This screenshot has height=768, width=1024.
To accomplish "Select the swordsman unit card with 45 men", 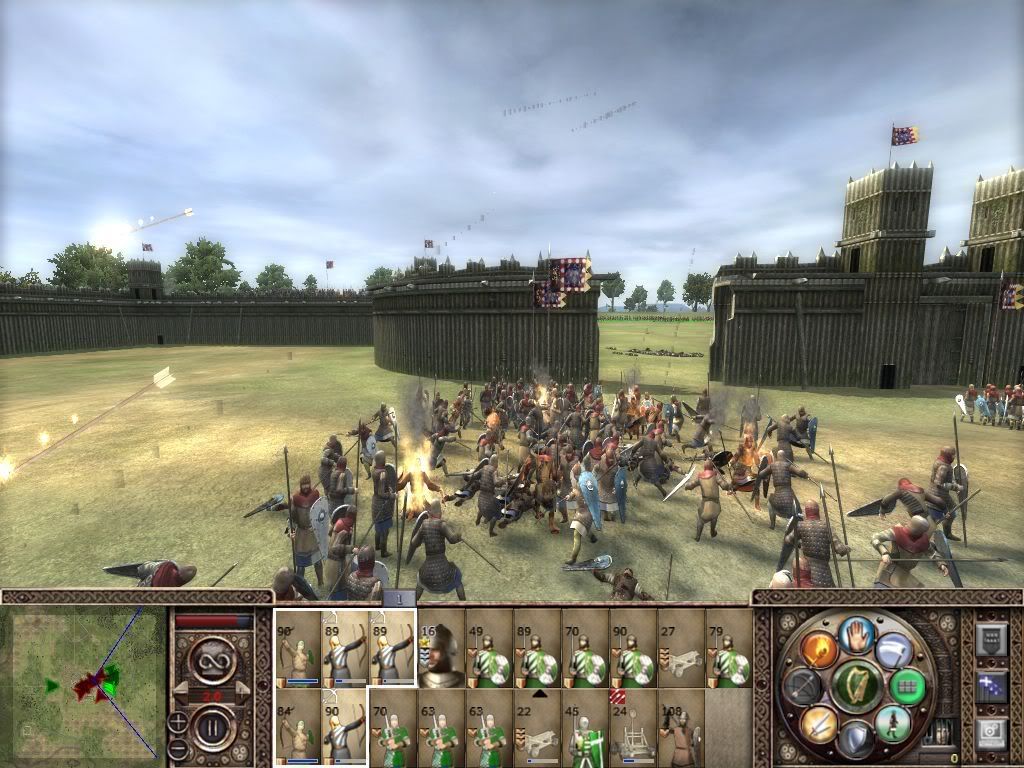I will pyautogui.click(x=585, y=727).
